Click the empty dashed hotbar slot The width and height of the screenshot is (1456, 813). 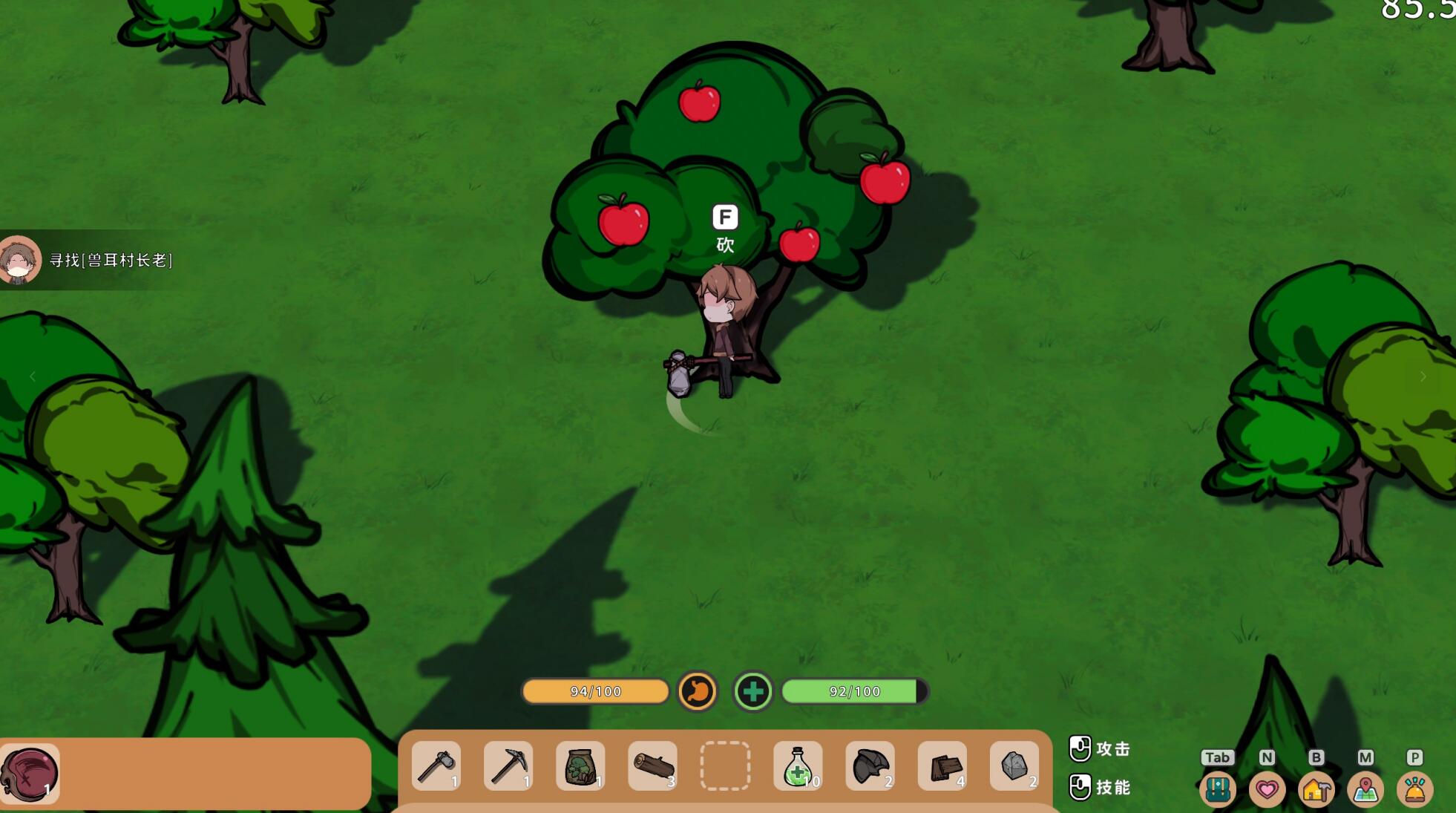coord(725,766)
